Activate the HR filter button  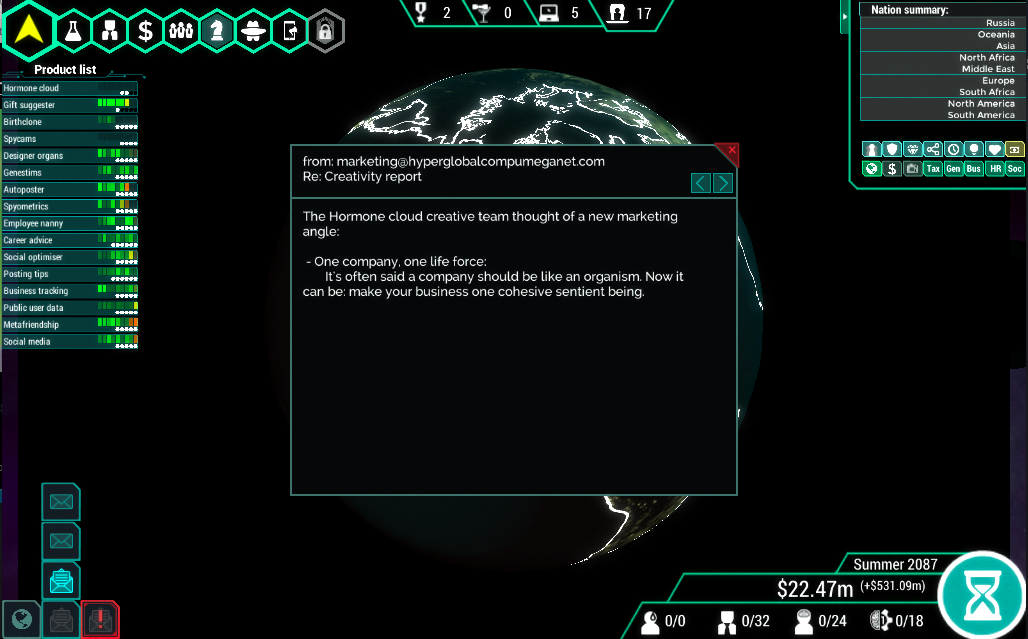(994, 169)
